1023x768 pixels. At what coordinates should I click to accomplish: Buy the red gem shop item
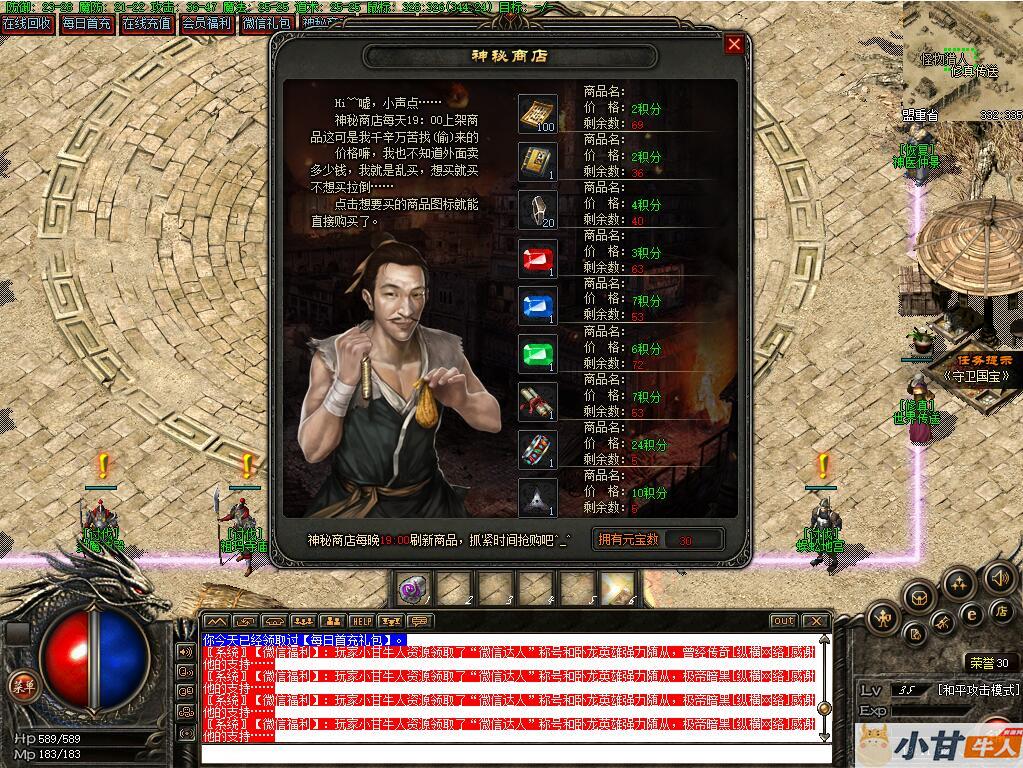point(538,258)
